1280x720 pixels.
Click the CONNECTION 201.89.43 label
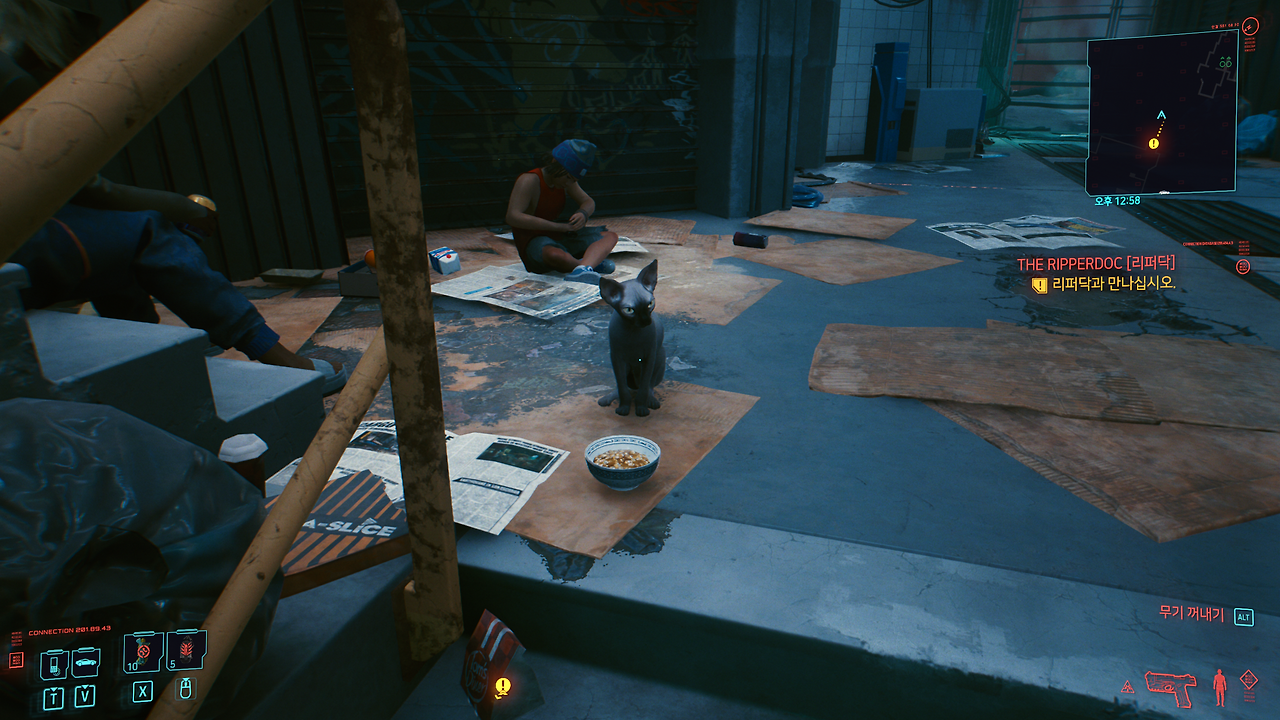pos(69,629)
